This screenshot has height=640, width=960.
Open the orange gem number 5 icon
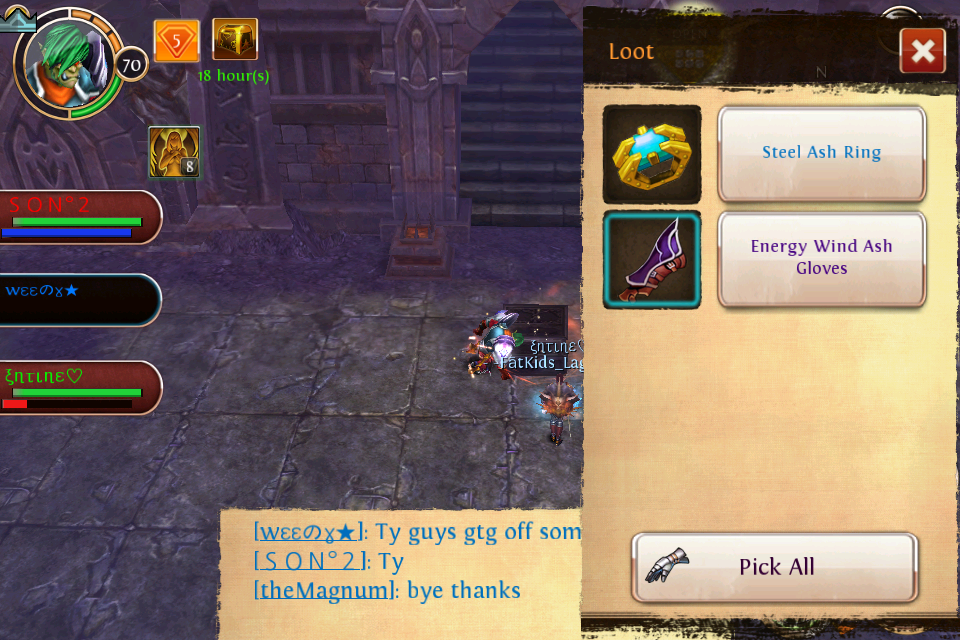176,41
